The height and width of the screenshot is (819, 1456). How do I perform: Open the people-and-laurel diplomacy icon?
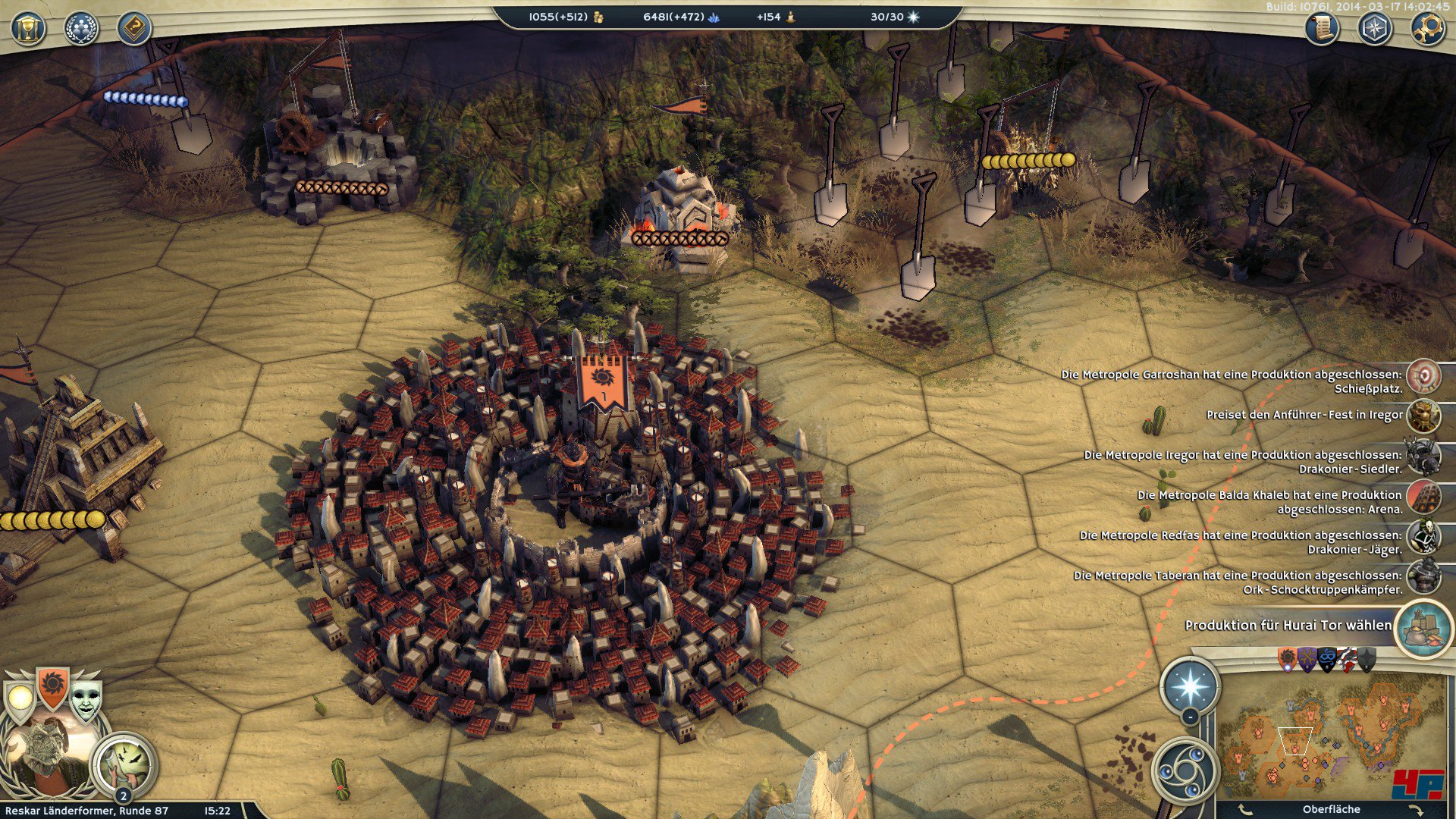(x=81, y=29)
